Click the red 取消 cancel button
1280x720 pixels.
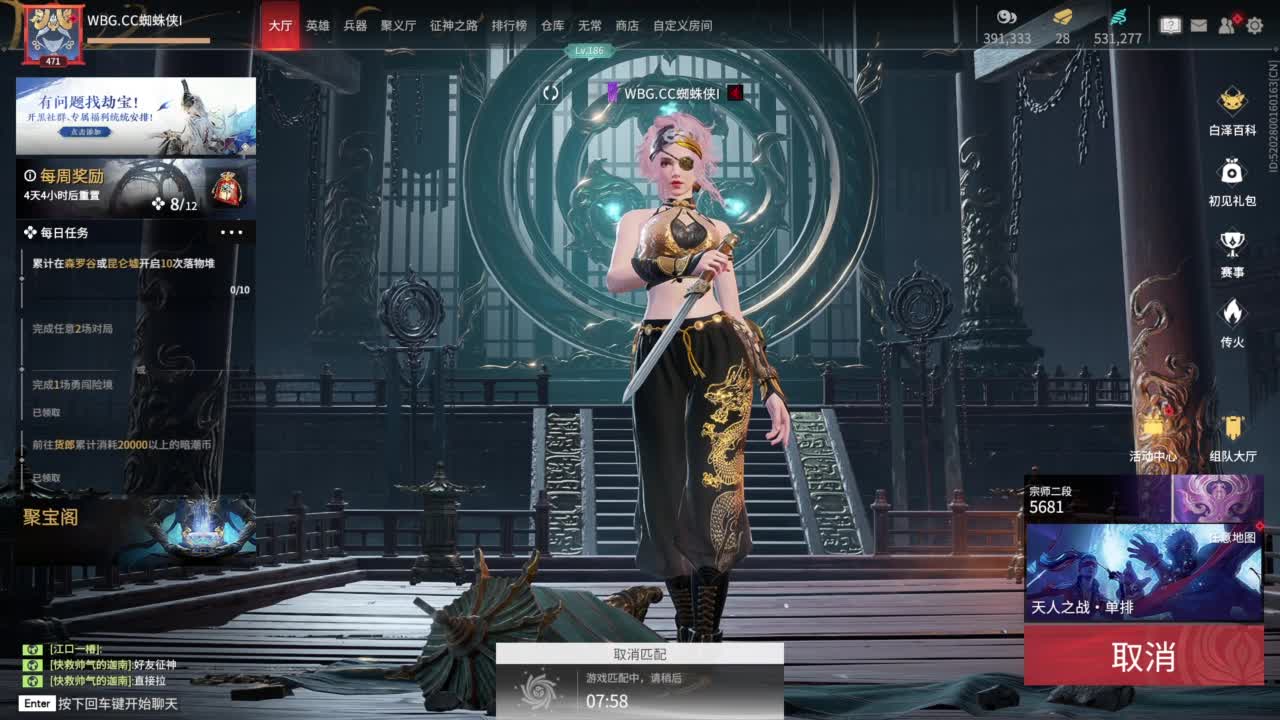[x=1143, y=657]
